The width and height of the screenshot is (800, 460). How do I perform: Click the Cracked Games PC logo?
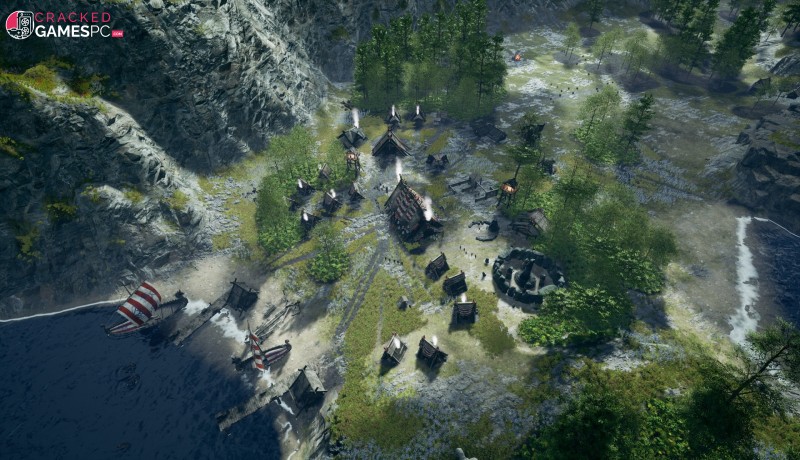[x=63, y=24]
